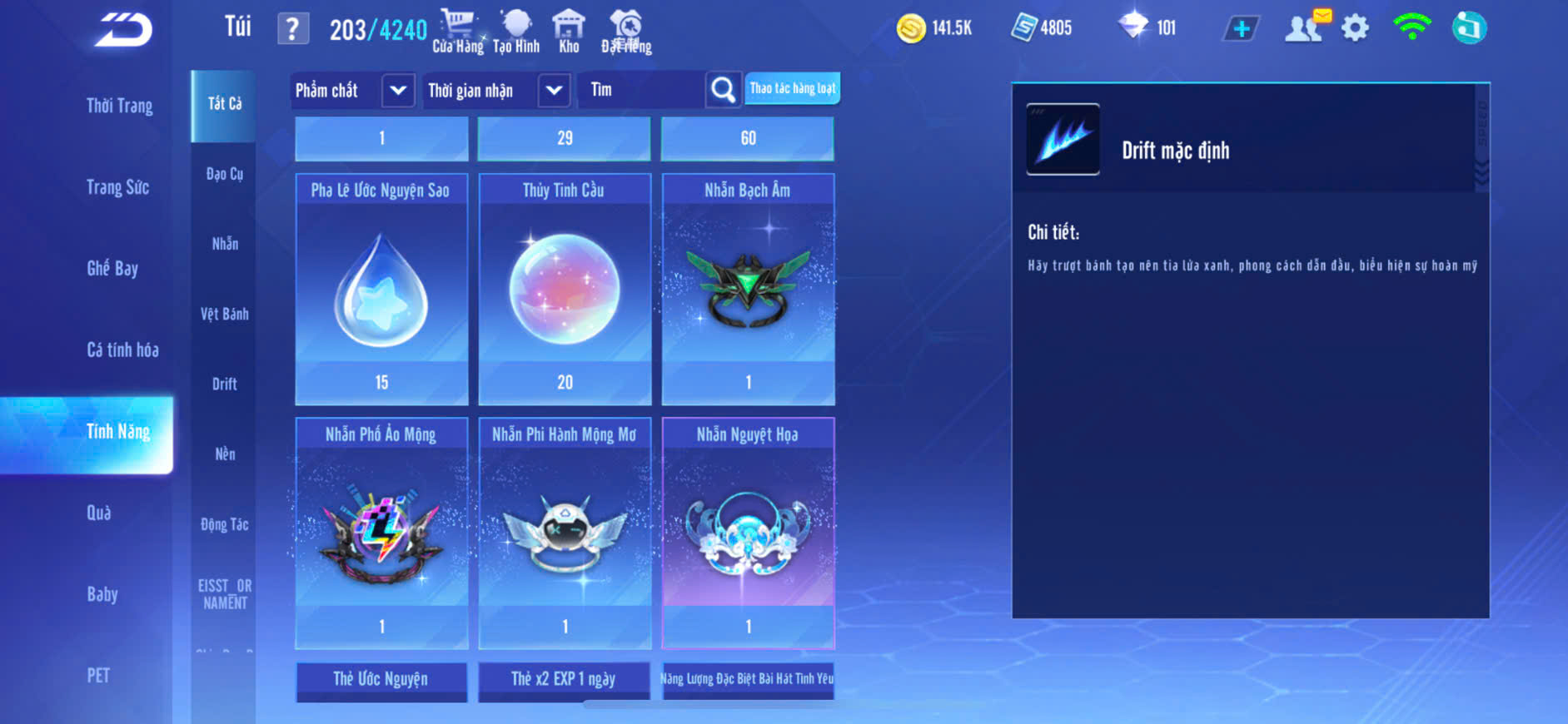This screenshot has height=724, width=1568.
Task: Activate Thao tác hàng loạt button
Action: pyautogui.click(x=792, y=88)
